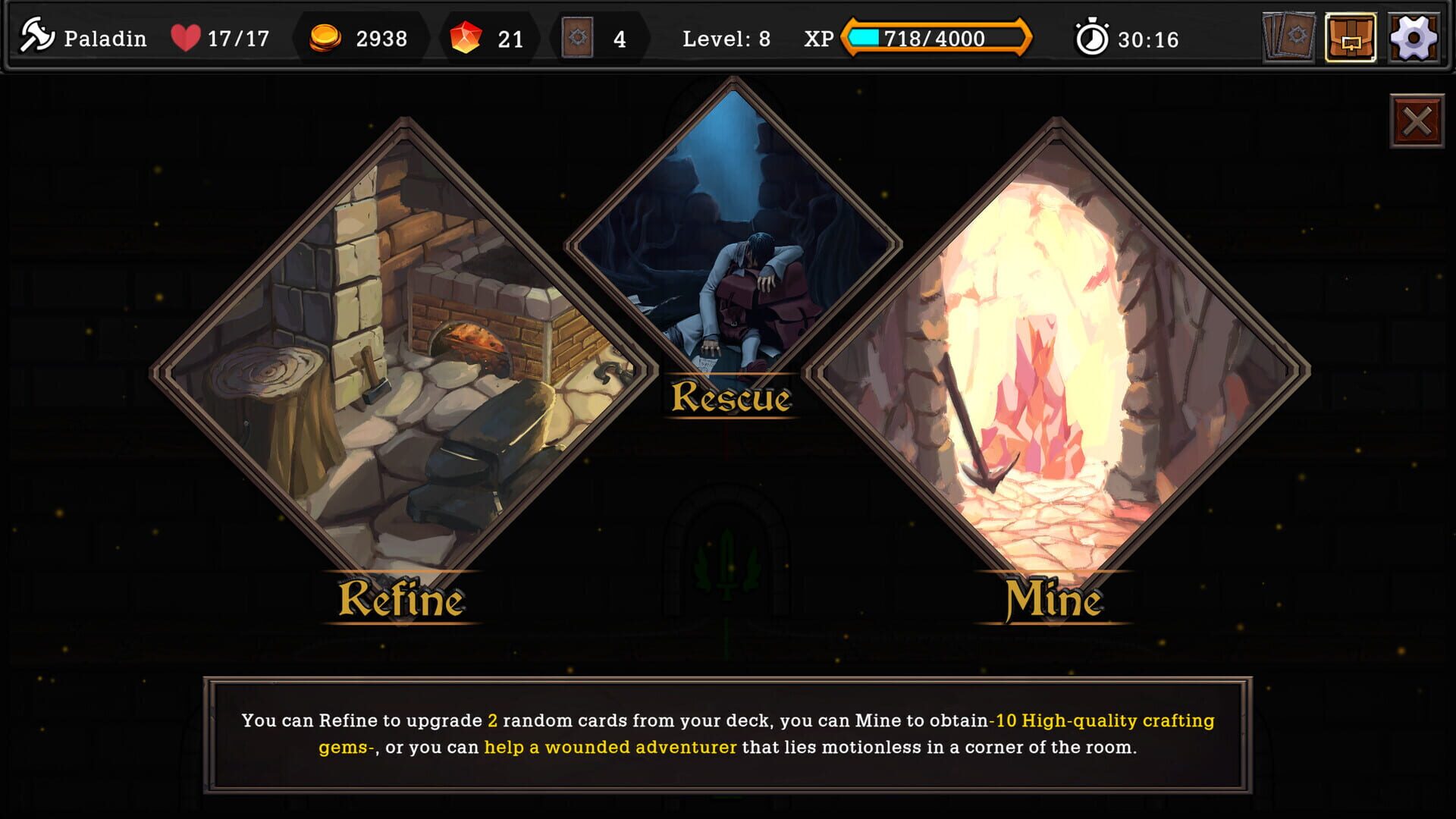Click the card pack counter icon
1456x819 pixels.
(576, 37)
